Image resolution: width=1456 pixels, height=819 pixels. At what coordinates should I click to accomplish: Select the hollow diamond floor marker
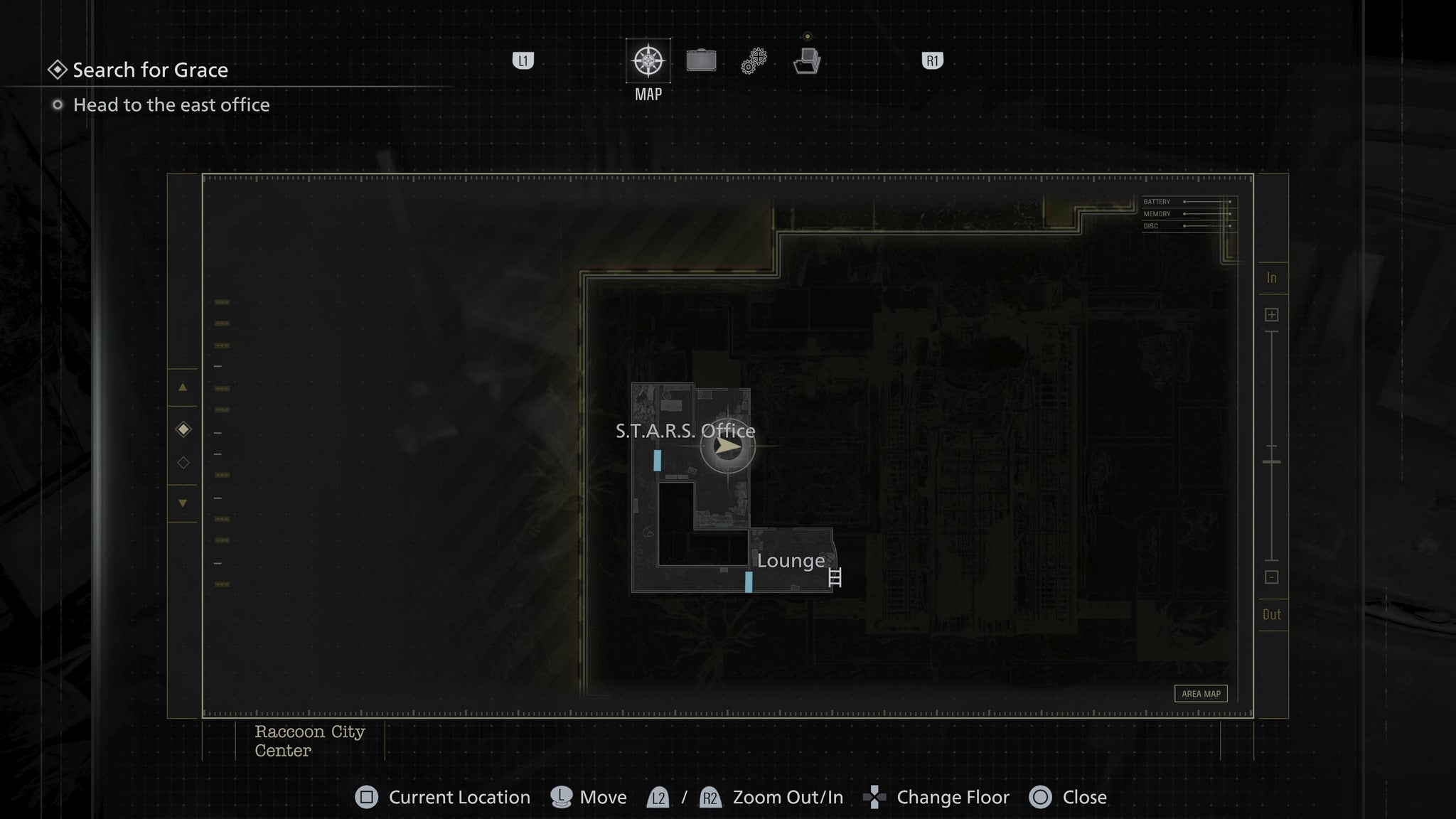coord(183,462)
